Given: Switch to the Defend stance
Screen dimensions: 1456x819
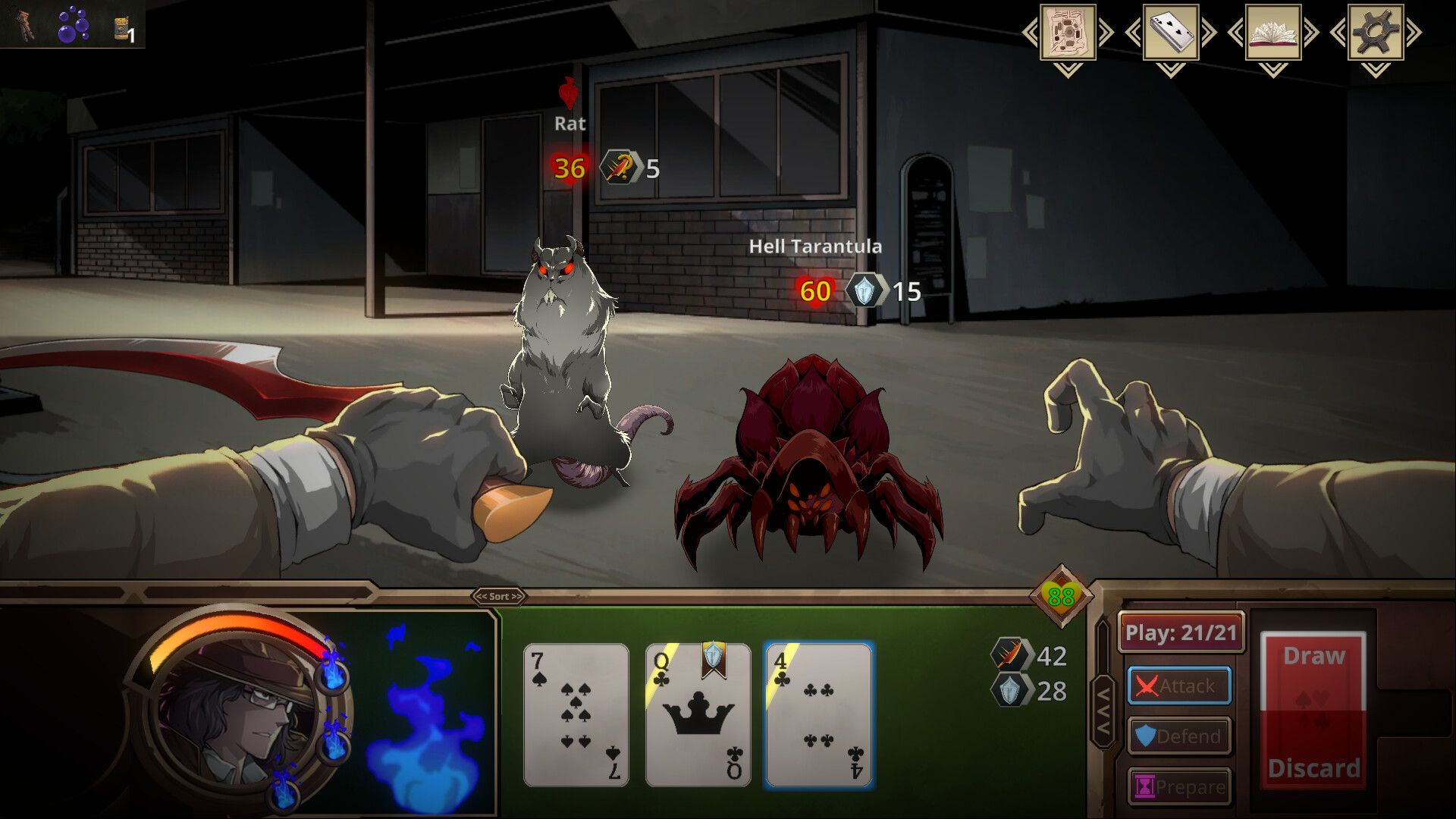Looking at the screenshot, I should pyautogui.click(x=1179, y=735).
